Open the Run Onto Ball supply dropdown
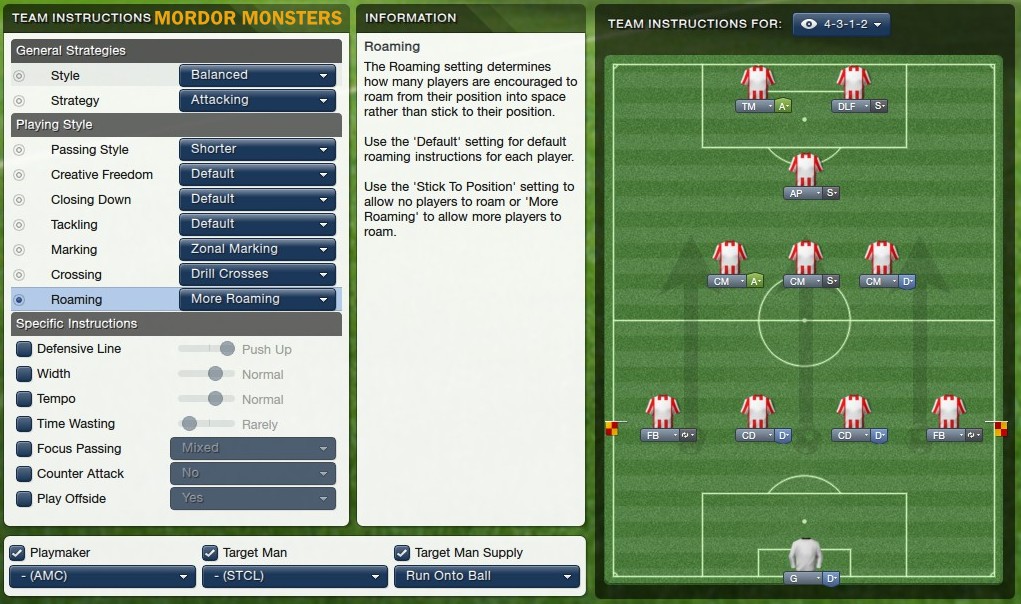 [486, 577]
